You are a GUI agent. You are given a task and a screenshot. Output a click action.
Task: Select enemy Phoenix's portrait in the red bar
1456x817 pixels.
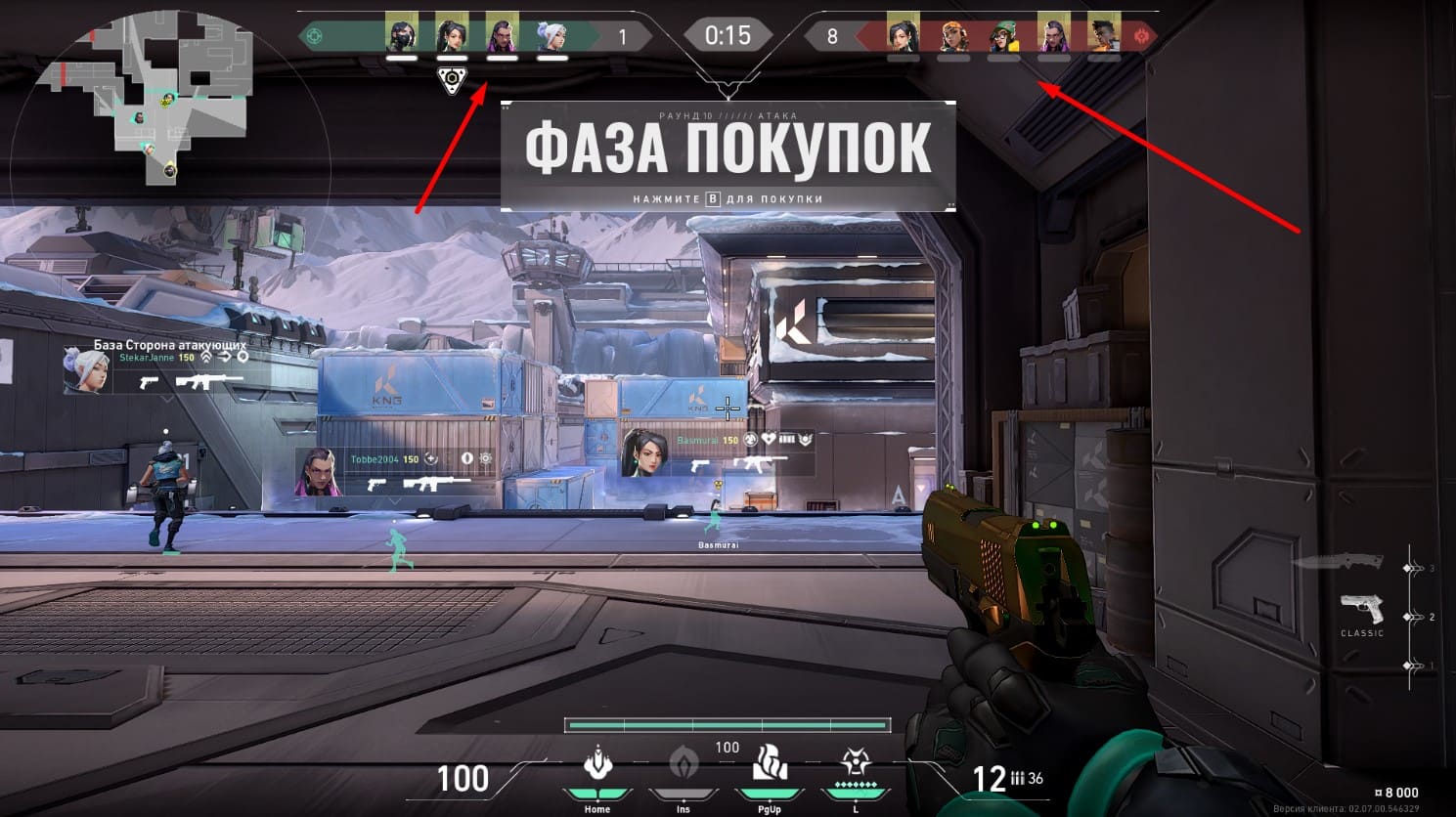coord(1104,35)
